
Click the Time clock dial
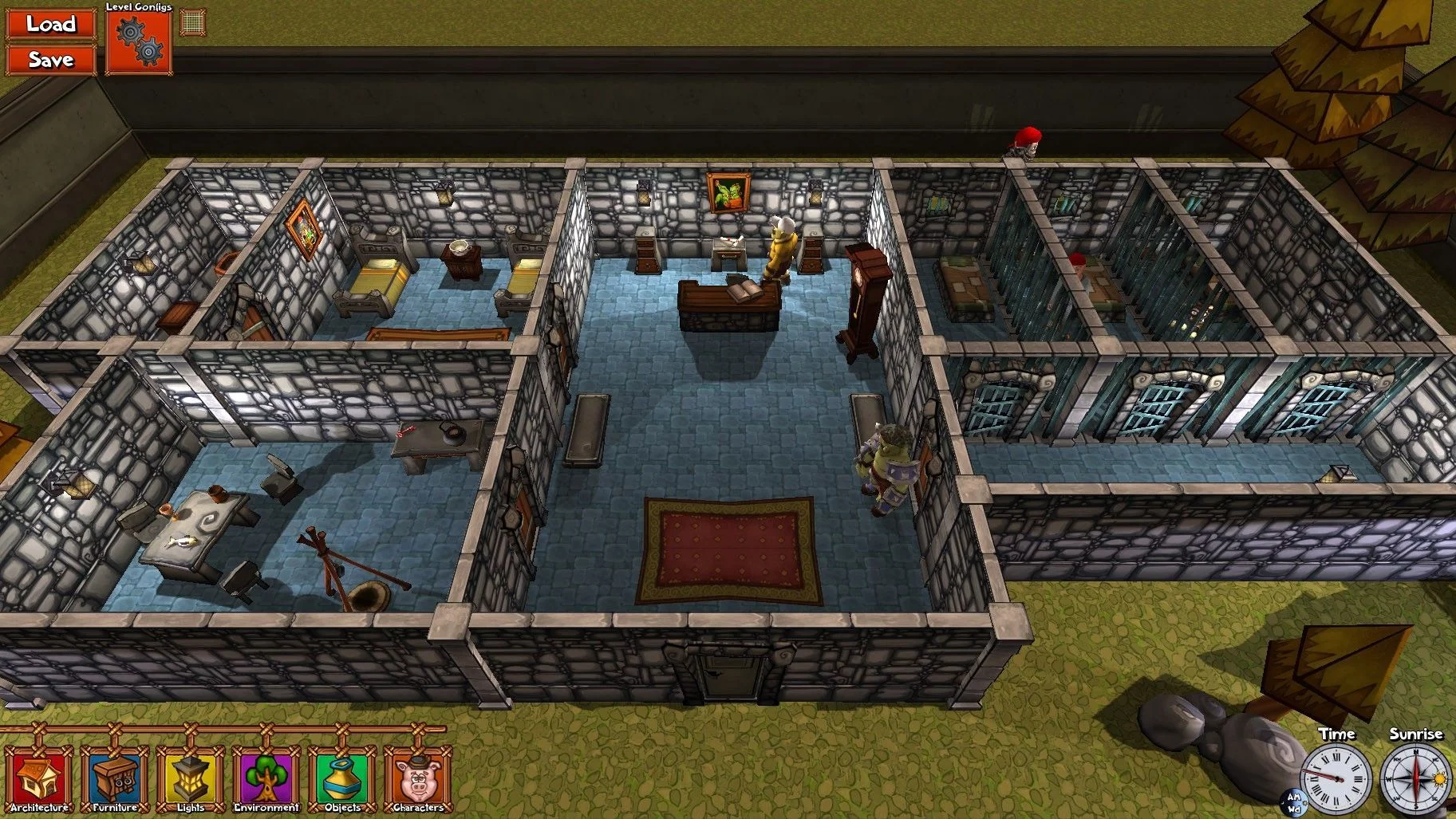pyautogui.click(x=1336, y=778)
